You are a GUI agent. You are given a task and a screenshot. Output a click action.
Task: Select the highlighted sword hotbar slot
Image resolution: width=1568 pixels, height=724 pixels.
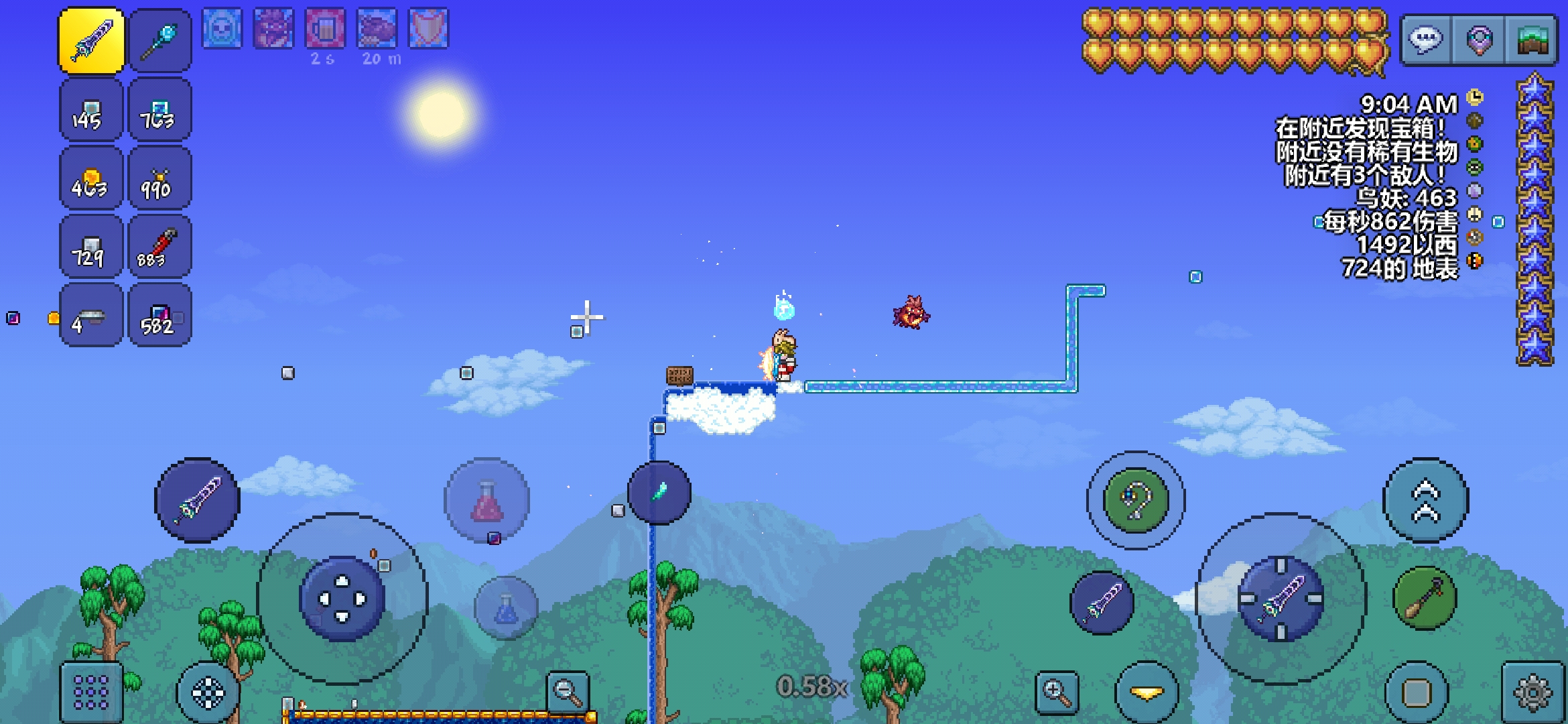click(92, 41)
